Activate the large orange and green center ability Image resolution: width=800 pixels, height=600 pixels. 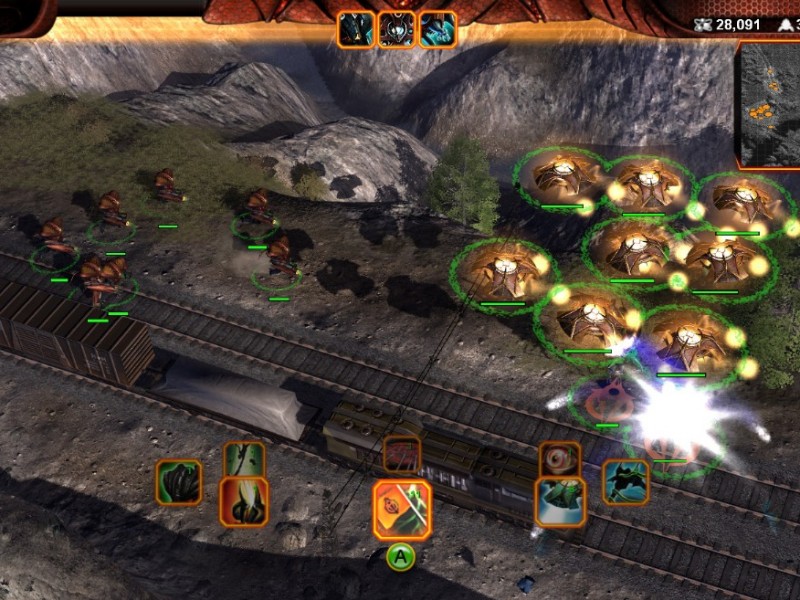[x=402, y=509]
